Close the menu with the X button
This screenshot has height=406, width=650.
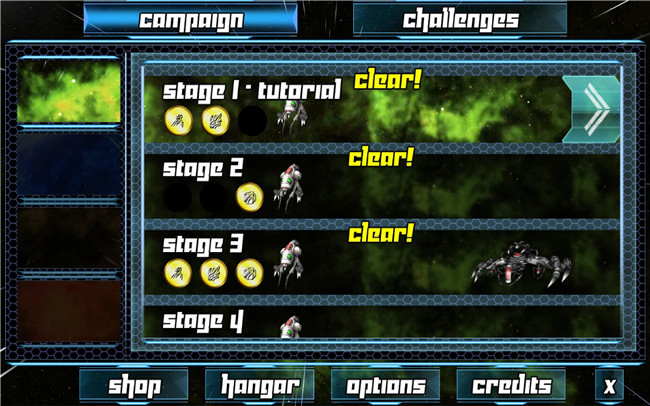(610, 386)
